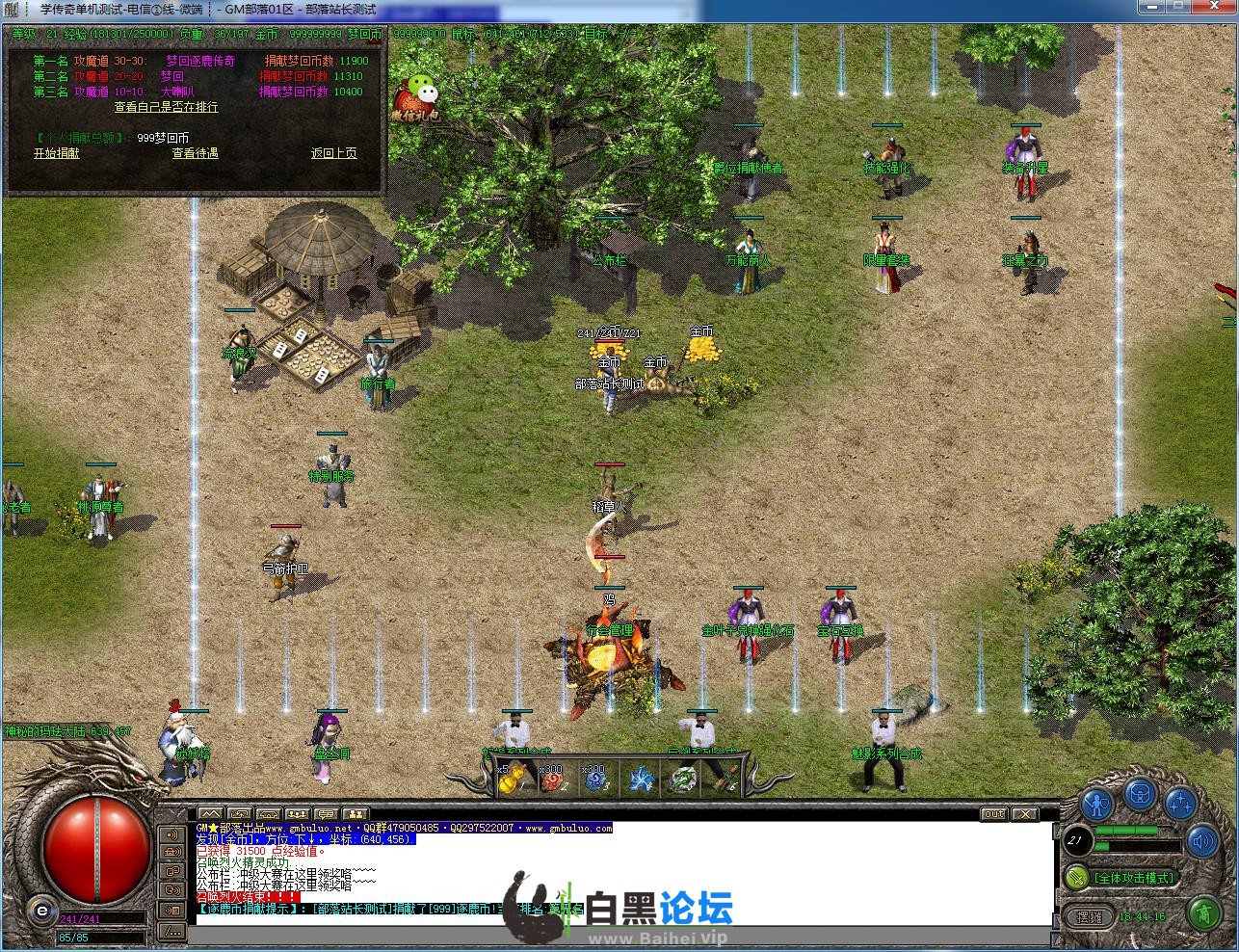Close the chat panel with X button
The image size is (1239, 952).
(x=1024, y=814)
